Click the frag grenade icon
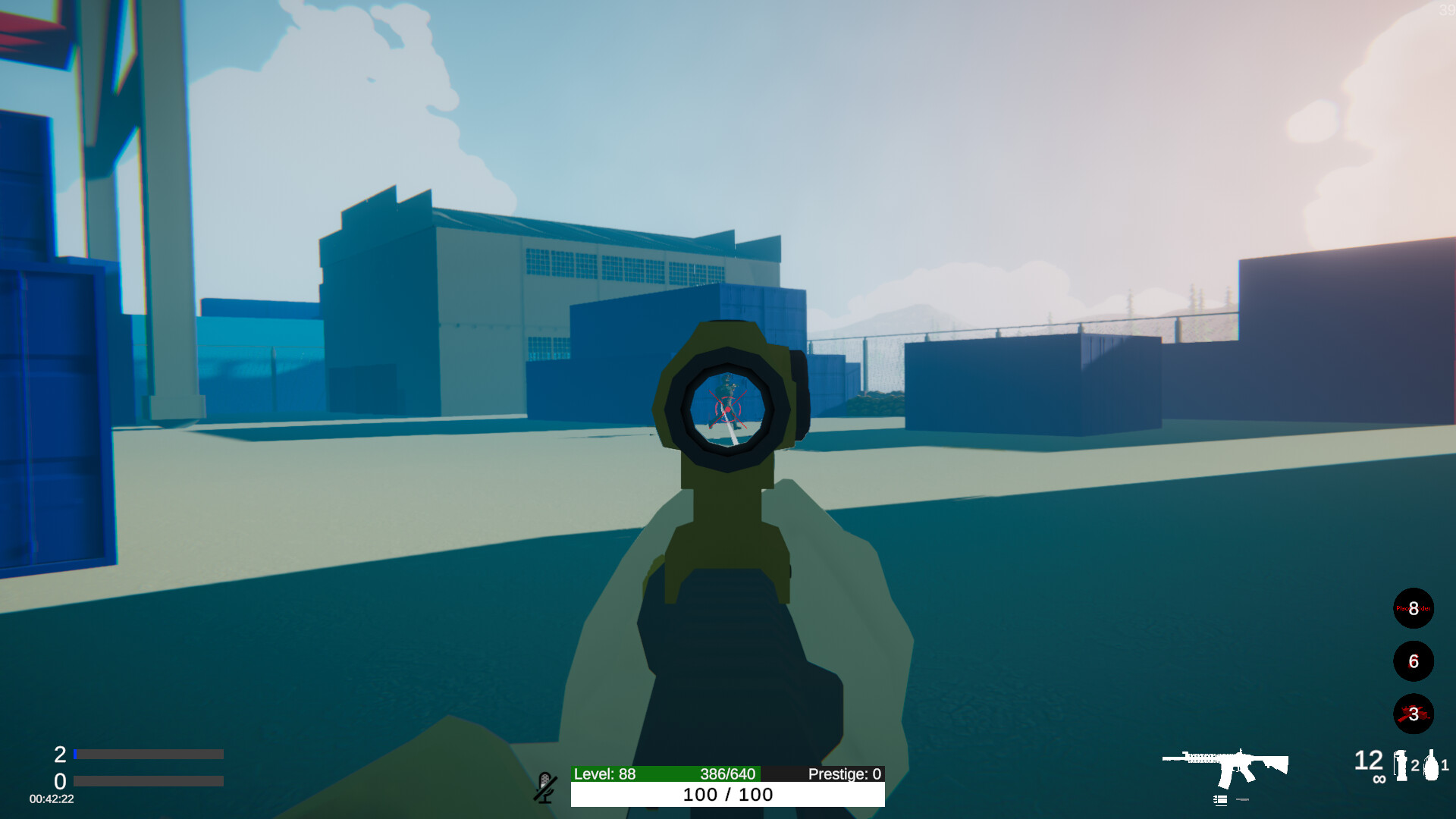Image resolution: width=1456 pixels, height=819 pixels. 1431,764
